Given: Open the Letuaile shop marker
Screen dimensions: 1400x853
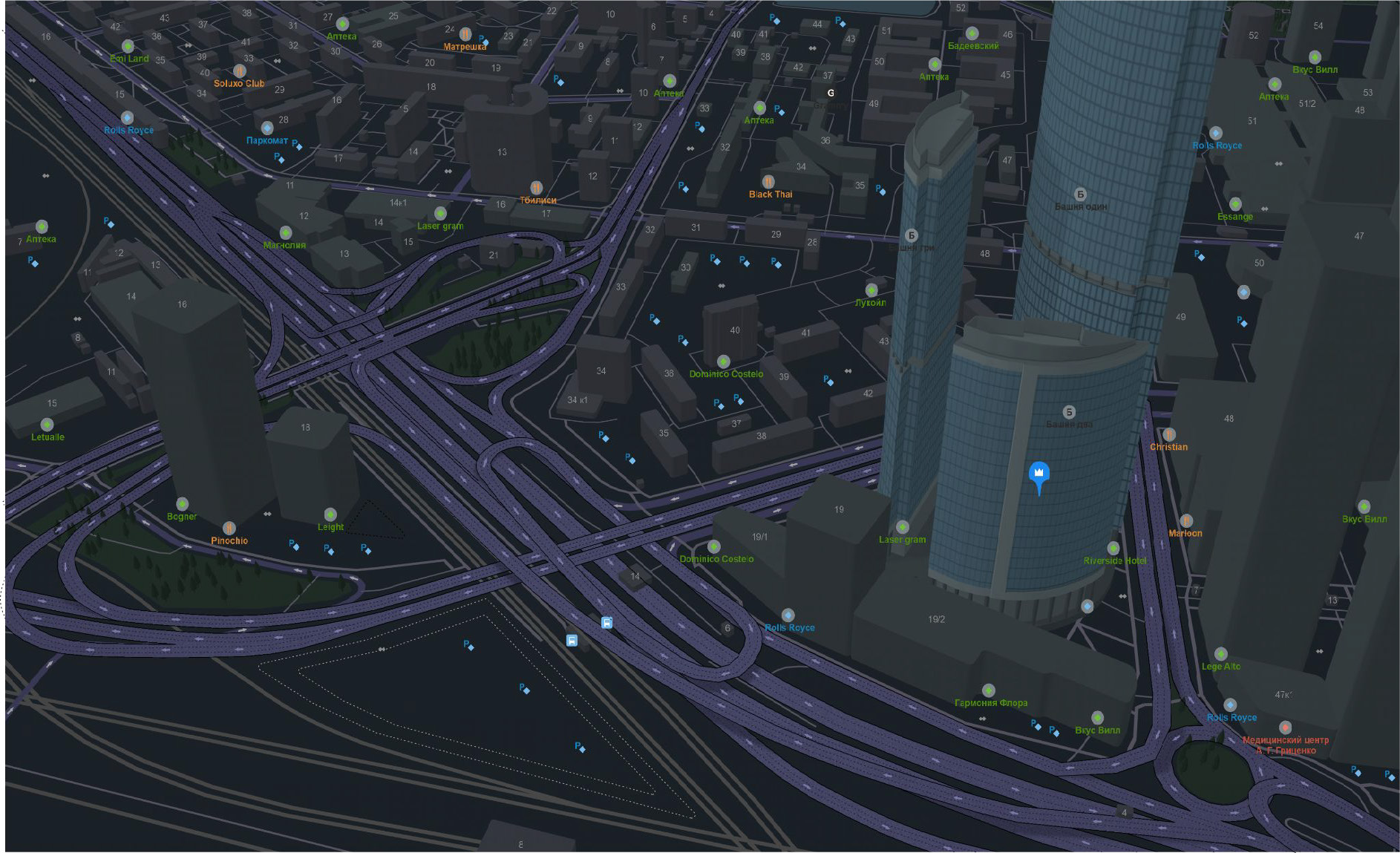Looking at the screenshot, I should click(48, 425).
